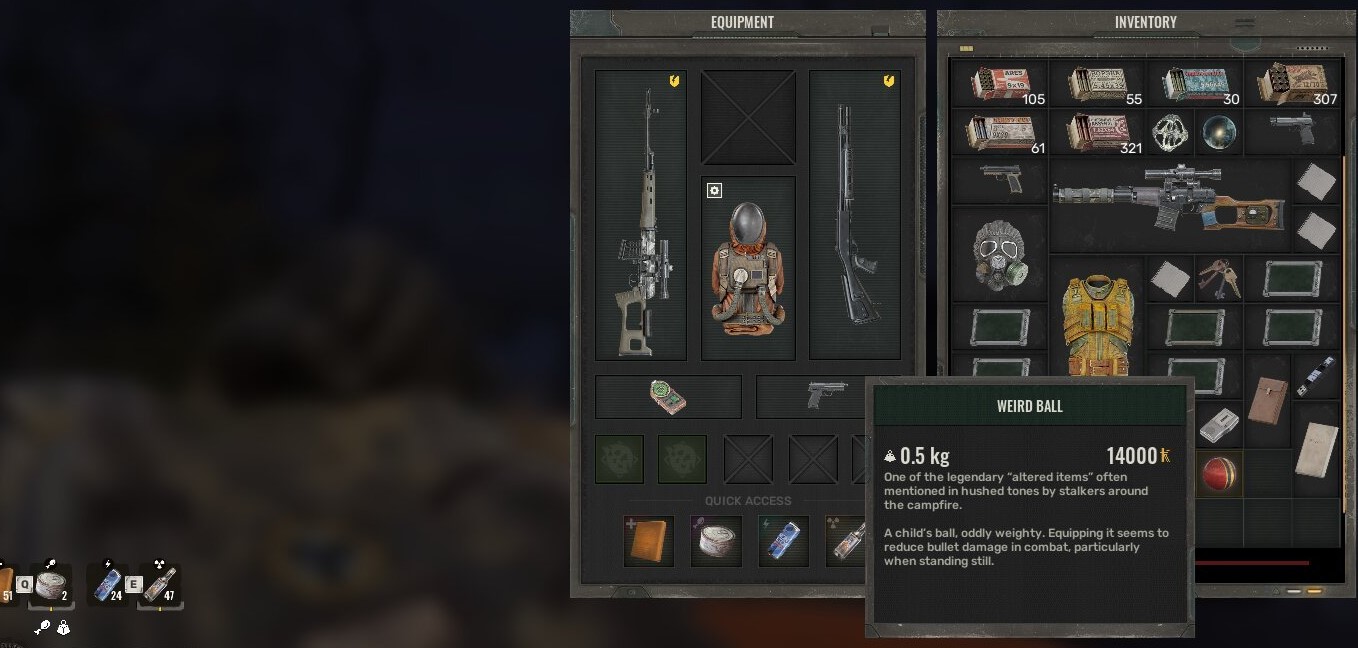Select the canned food quick access slot
The height and width of the screenshot is (648, 1358).
716,541
